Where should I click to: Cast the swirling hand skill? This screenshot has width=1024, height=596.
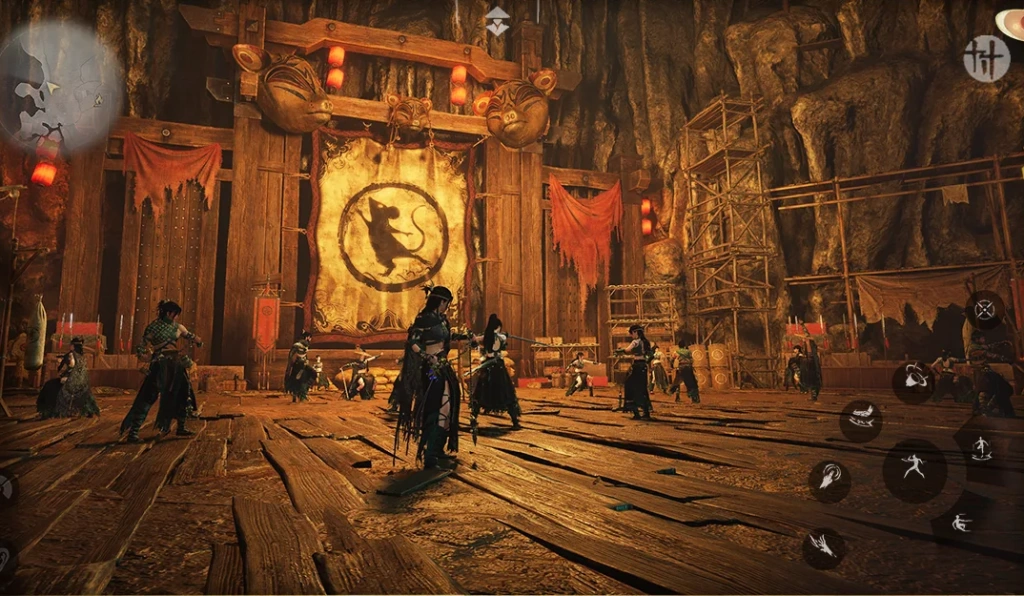[x=829, y=481]
